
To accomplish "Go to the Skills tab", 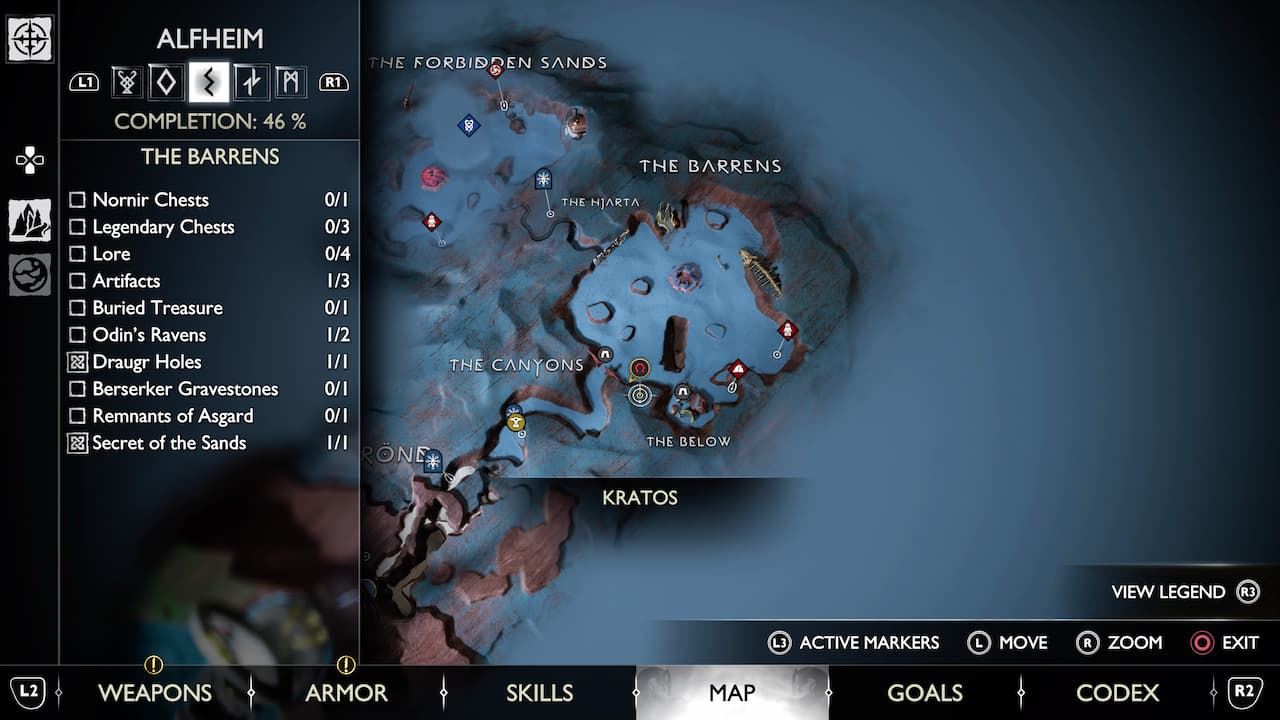I will pos(539,692).
